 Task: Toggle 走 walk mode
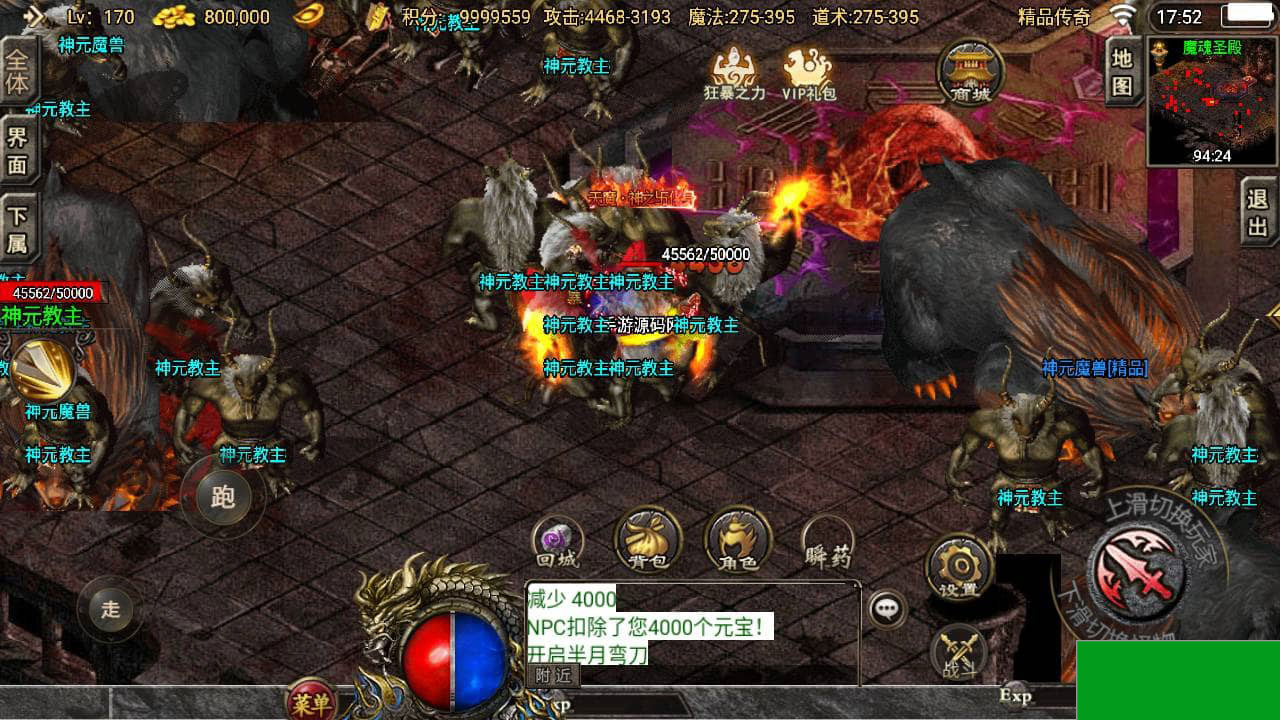click(110, 608)
